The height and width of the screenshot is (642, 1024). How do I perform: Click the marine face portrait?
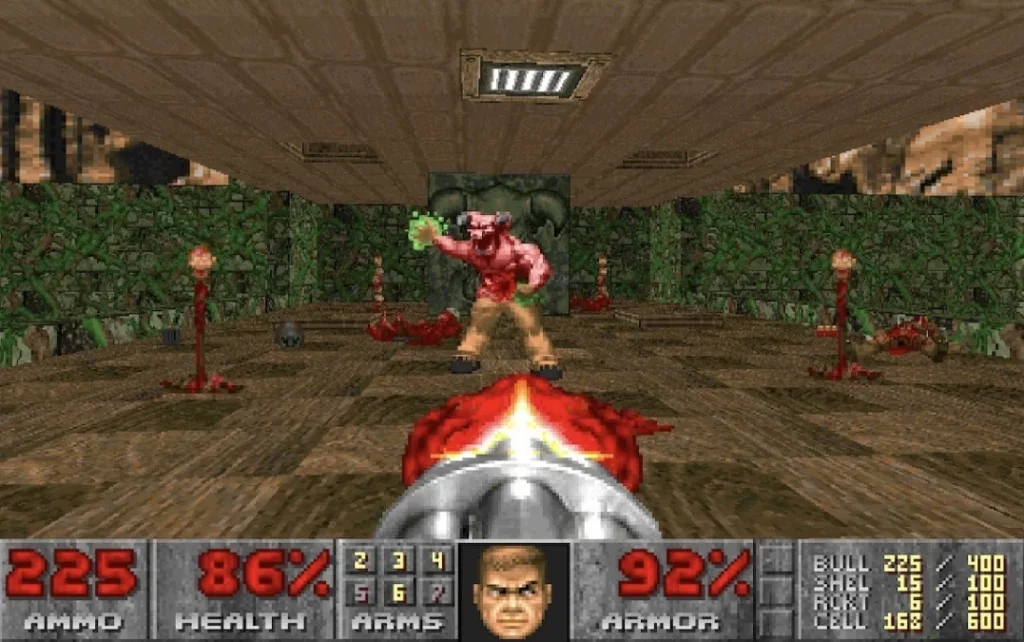(x=511, y=590)
